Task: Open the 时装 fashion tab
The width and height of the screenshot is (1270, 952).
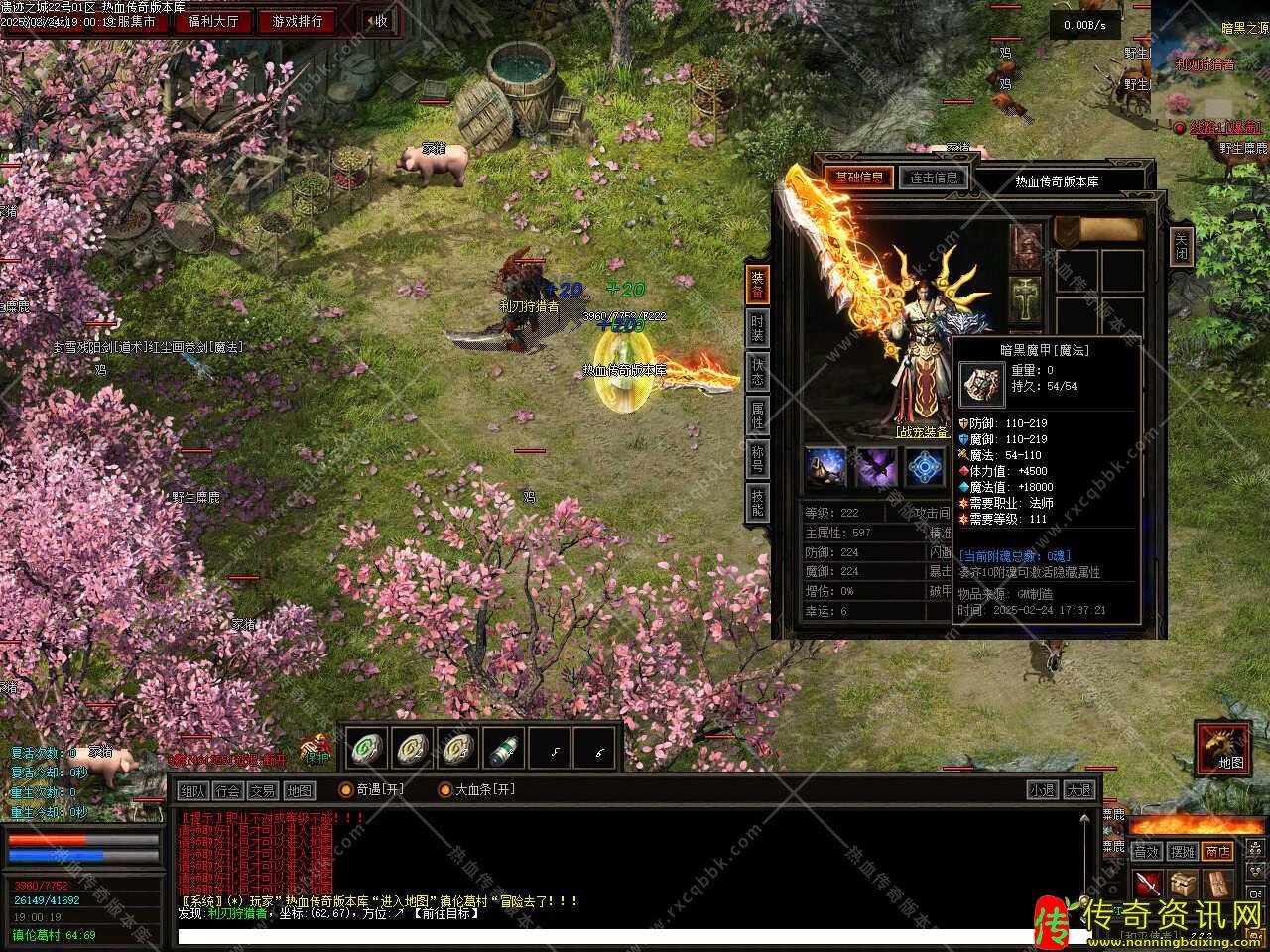Action: 757,326
